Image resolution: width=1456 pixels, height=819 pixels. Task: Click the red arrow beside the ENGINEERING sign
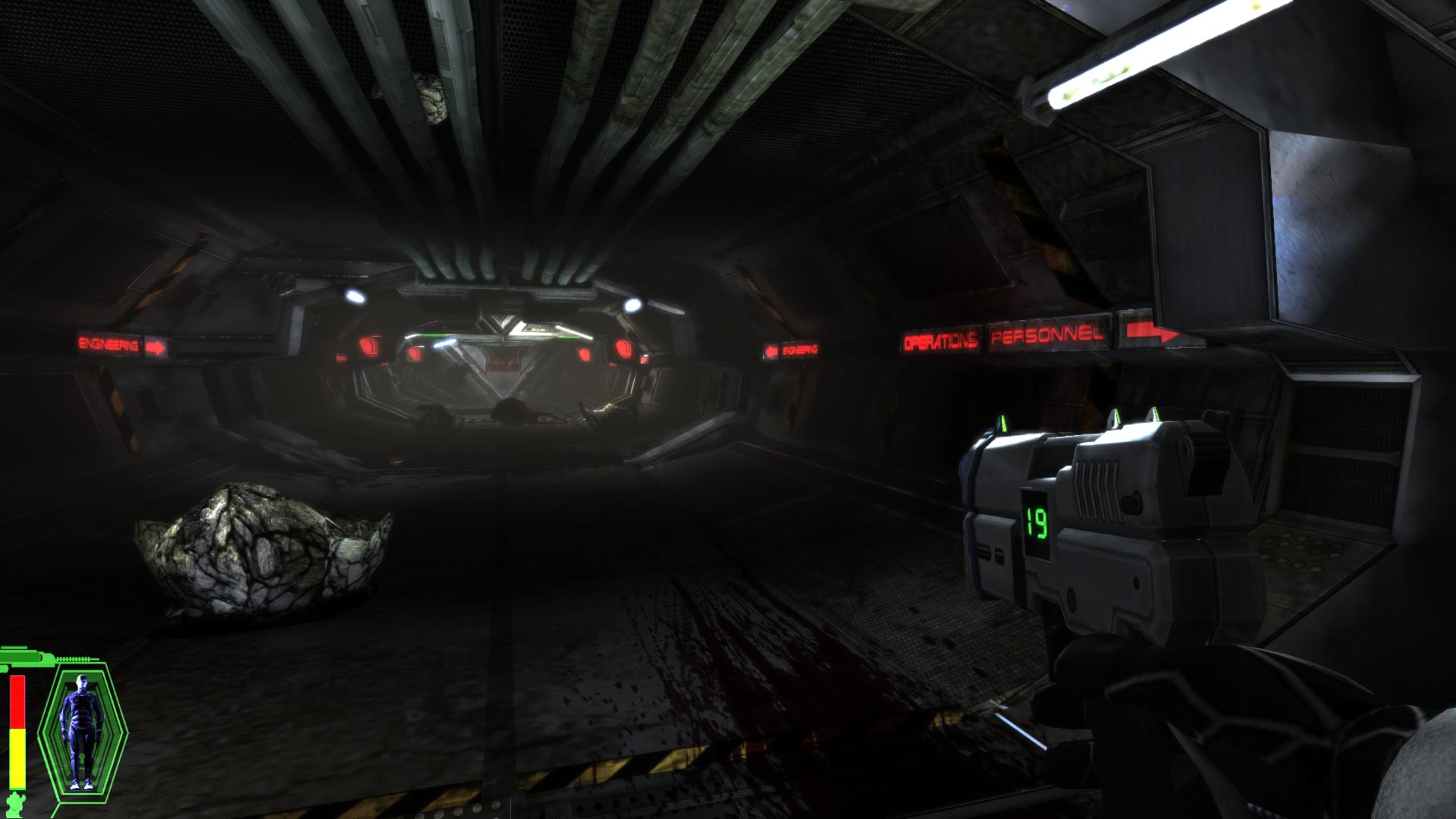(156, 346)
